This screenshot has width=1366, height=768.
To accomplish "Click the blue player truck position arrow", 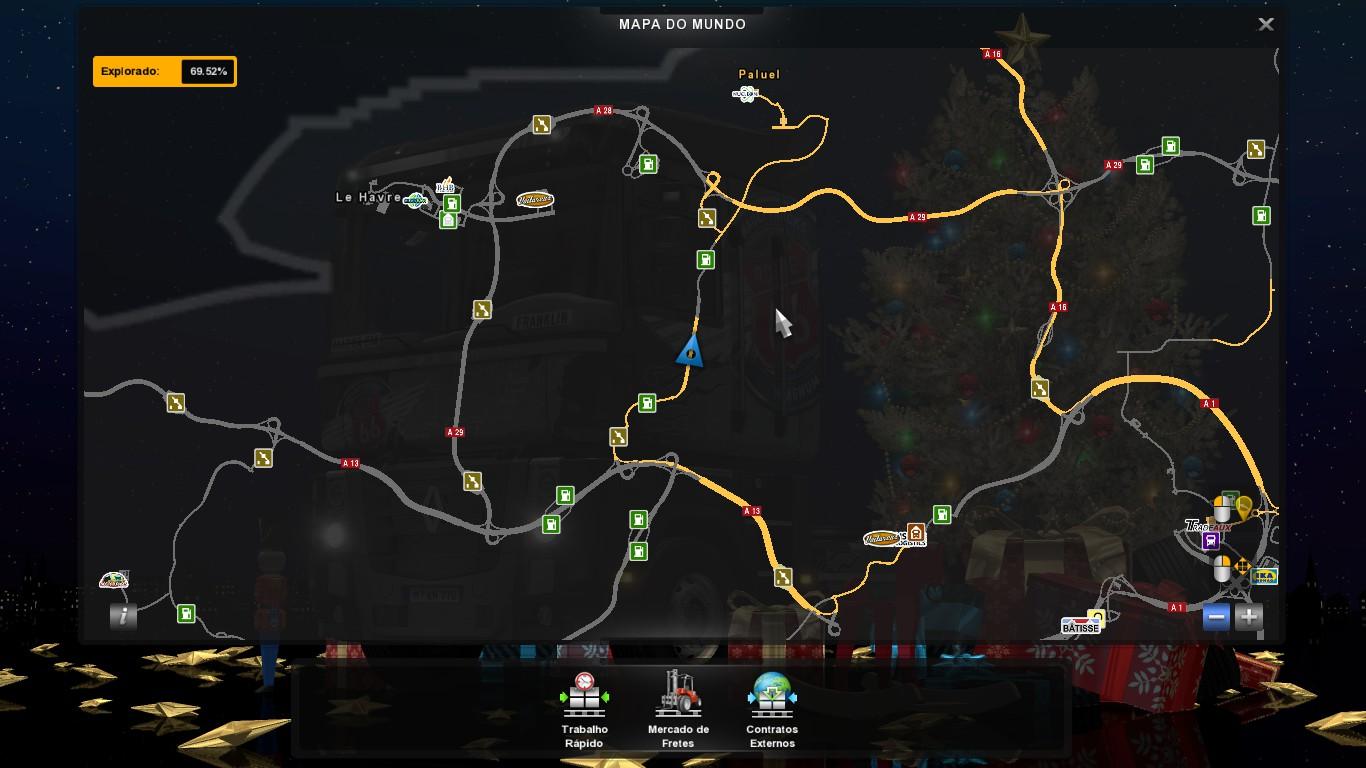I will point(690,350).
